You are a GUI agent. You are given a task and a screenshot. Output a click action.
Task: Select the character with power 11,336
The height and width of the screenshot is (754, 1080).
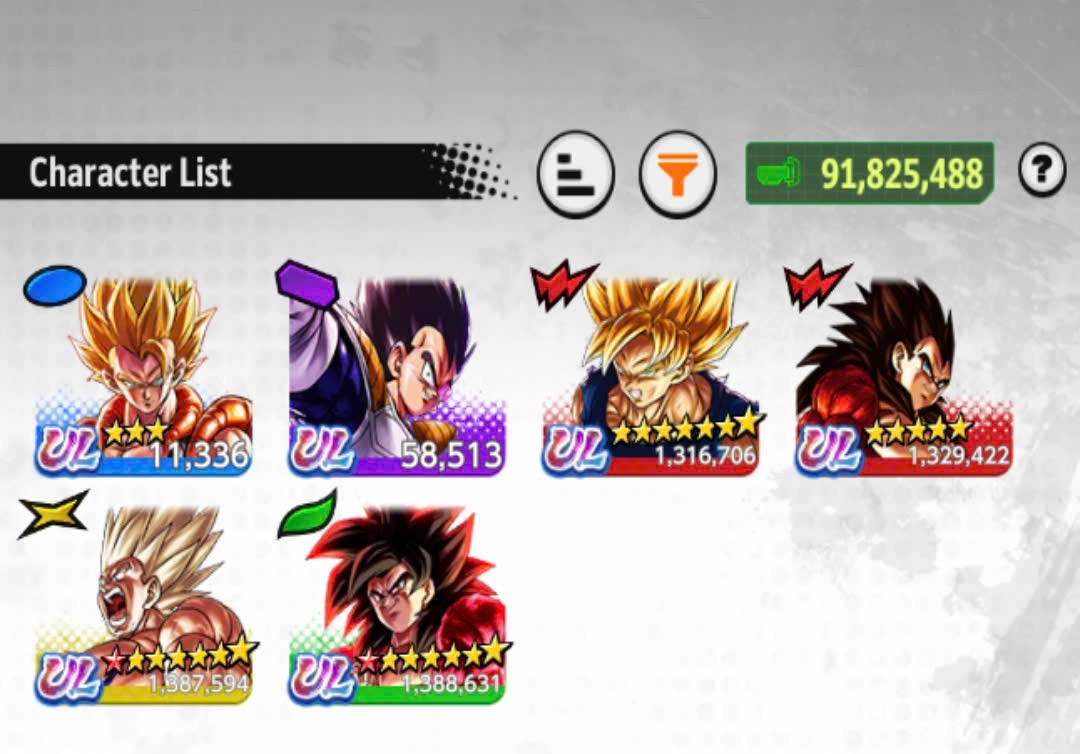coord(143,375)
